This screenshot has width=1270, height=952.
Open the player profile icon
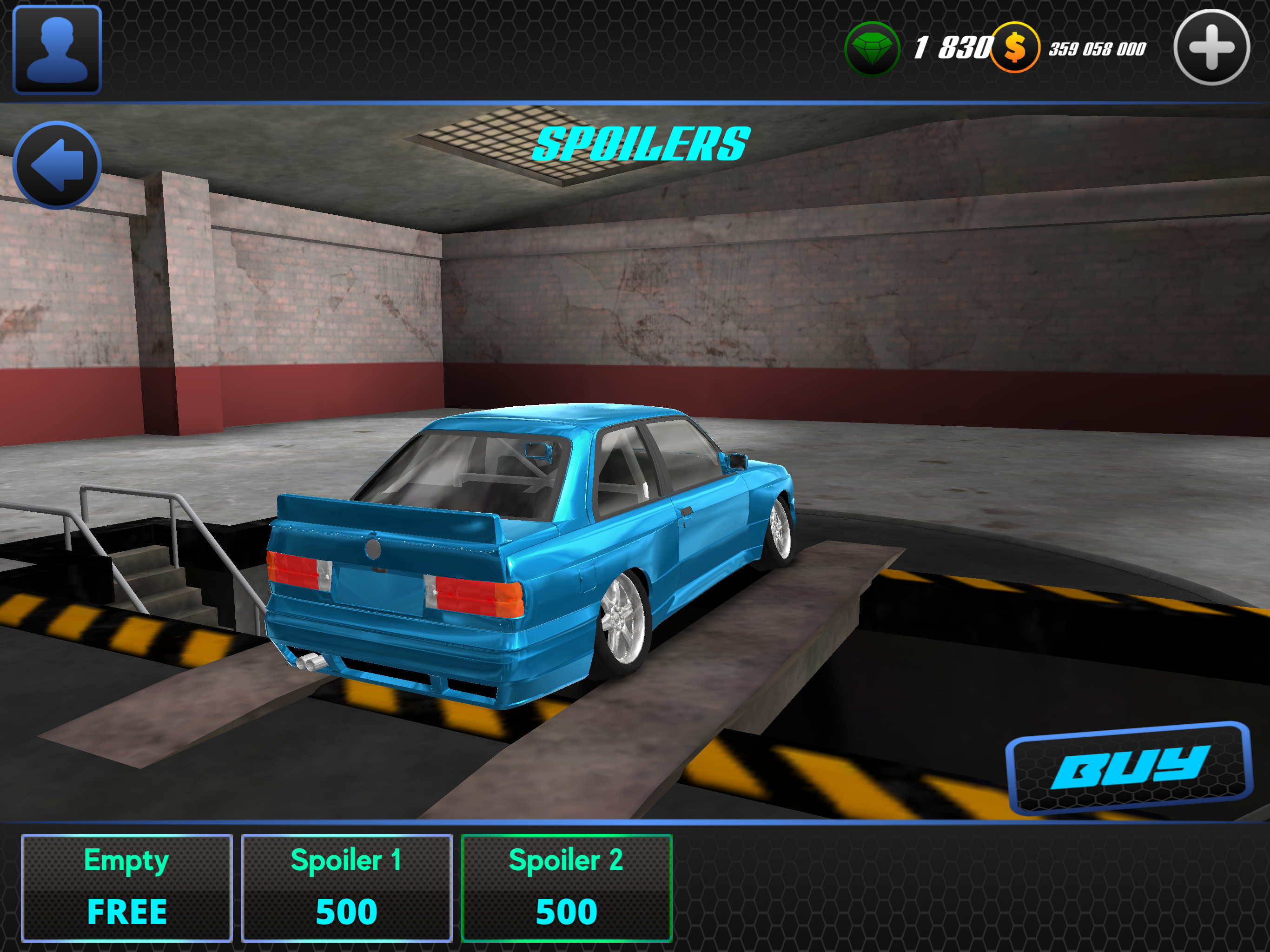tap(57, 49)
